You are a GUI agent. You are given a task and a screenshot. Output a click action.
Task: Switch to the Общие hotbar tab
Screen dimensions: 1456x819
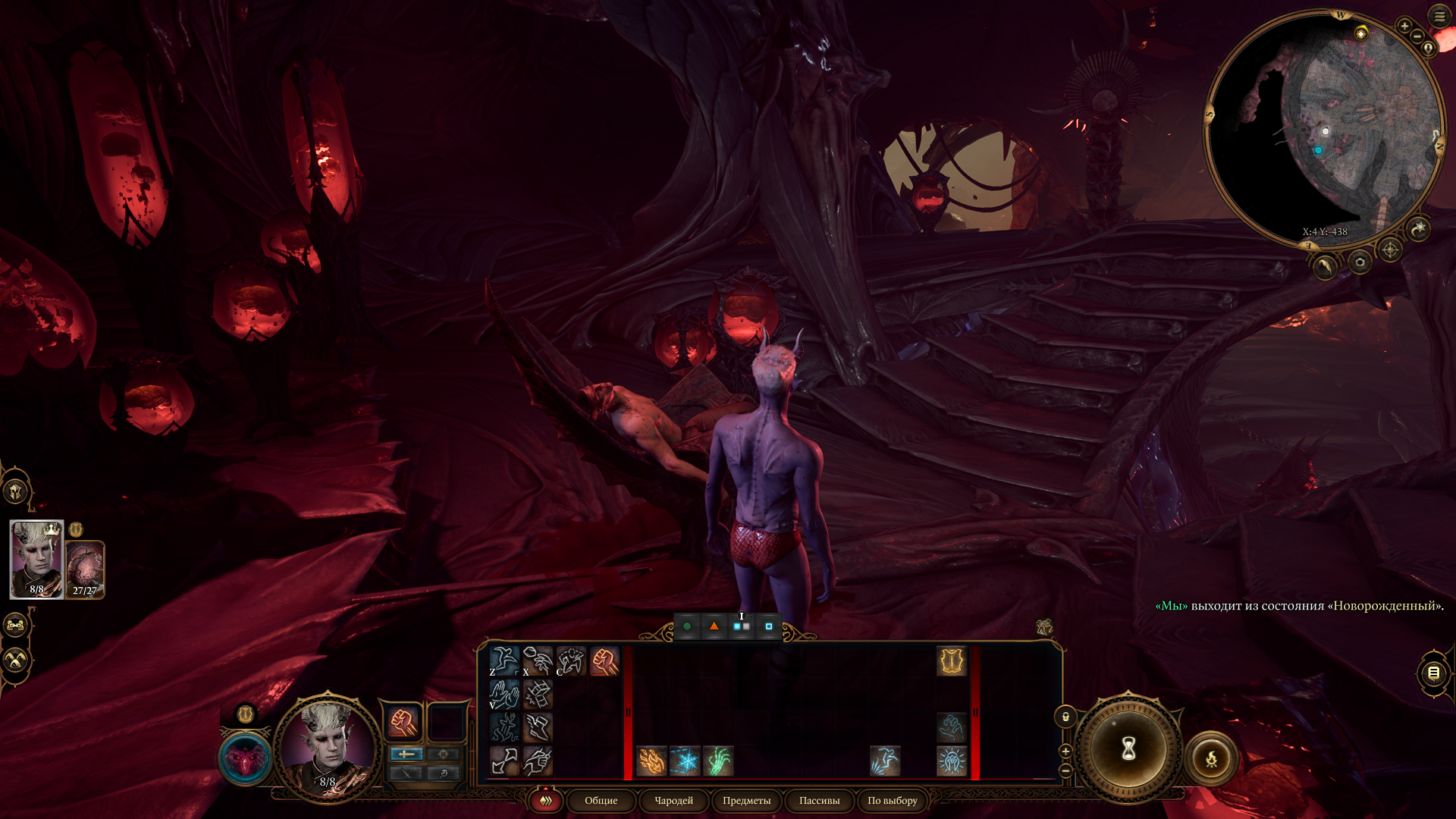point(601,801)
